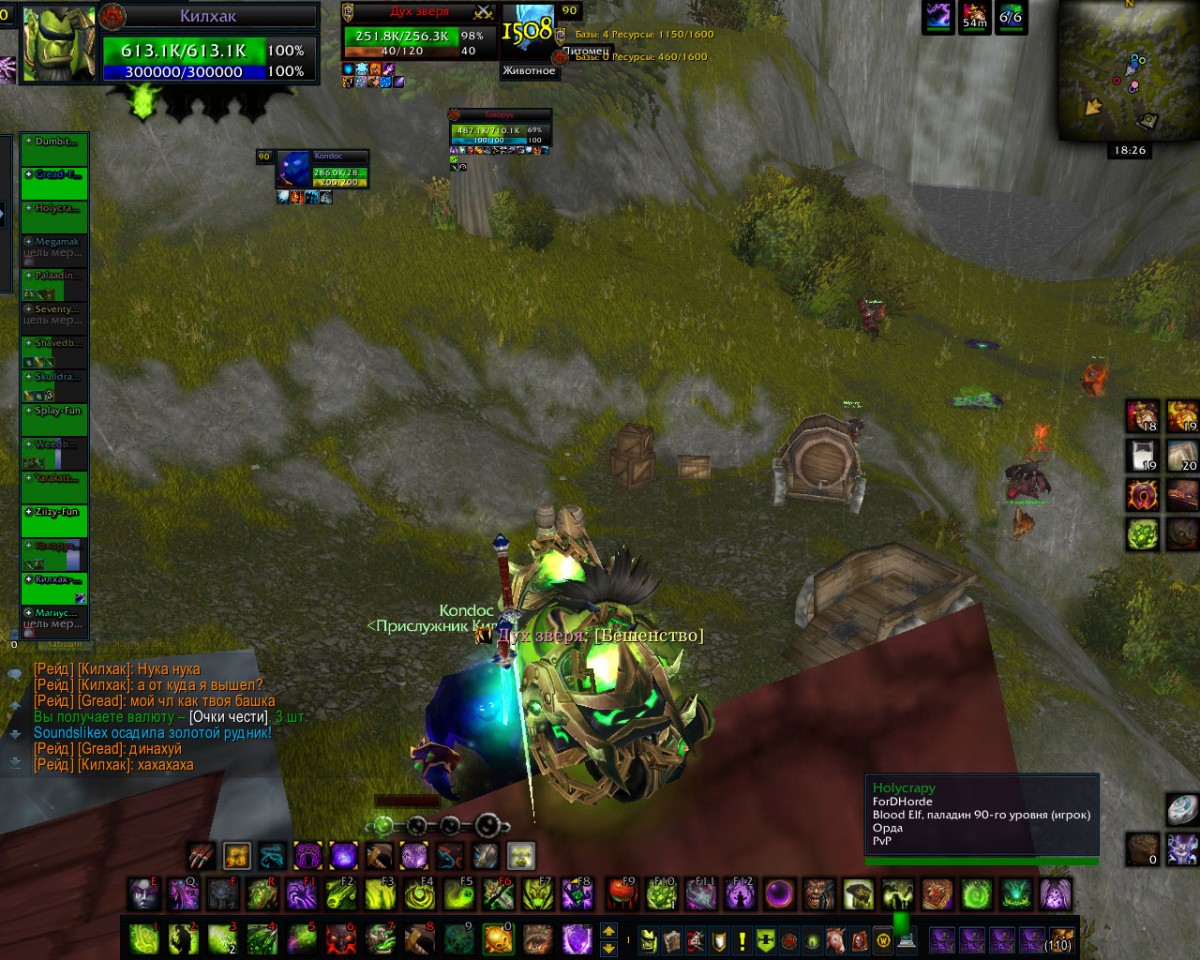Cast the purple orb spell on action bar

point(779,894)
